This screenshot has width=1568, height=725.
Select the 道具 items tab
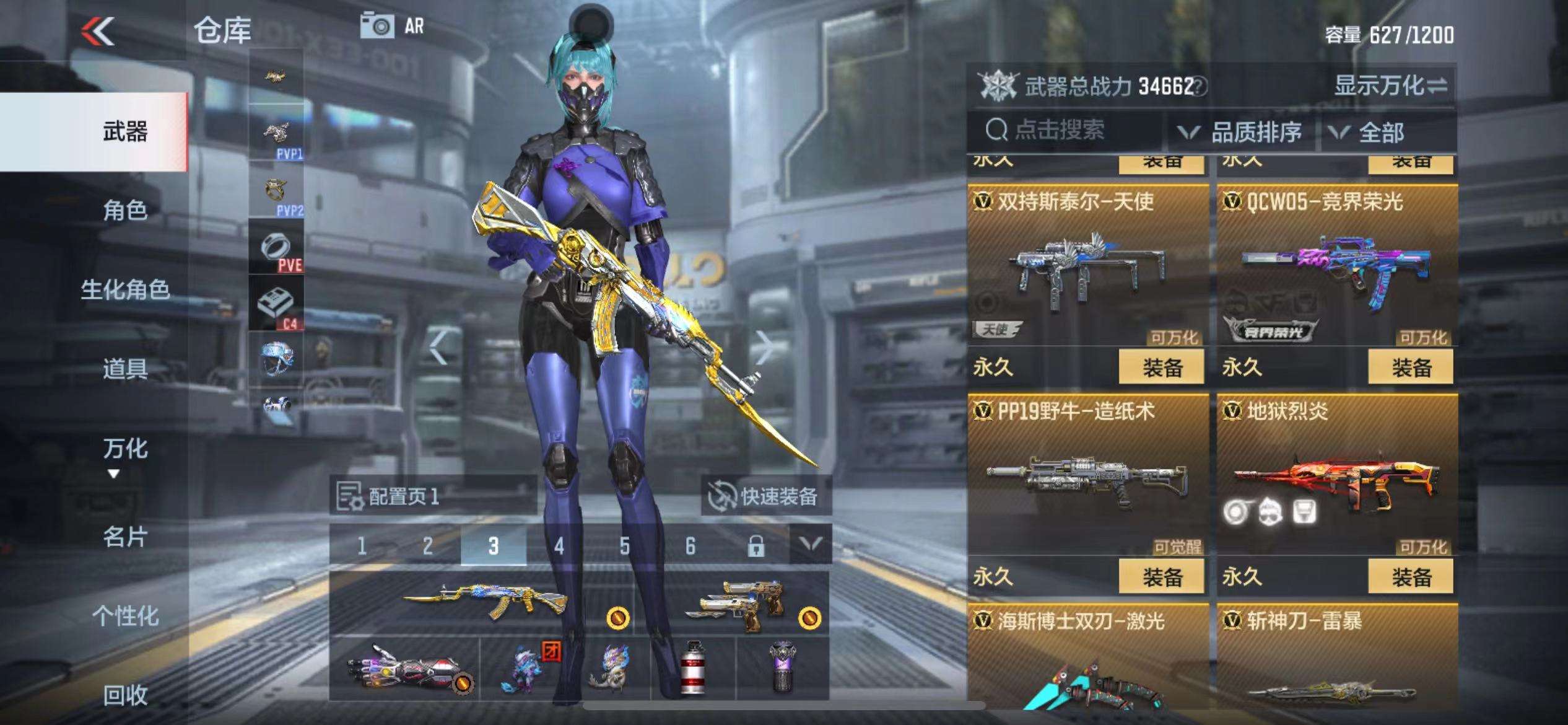coord(124,369)
